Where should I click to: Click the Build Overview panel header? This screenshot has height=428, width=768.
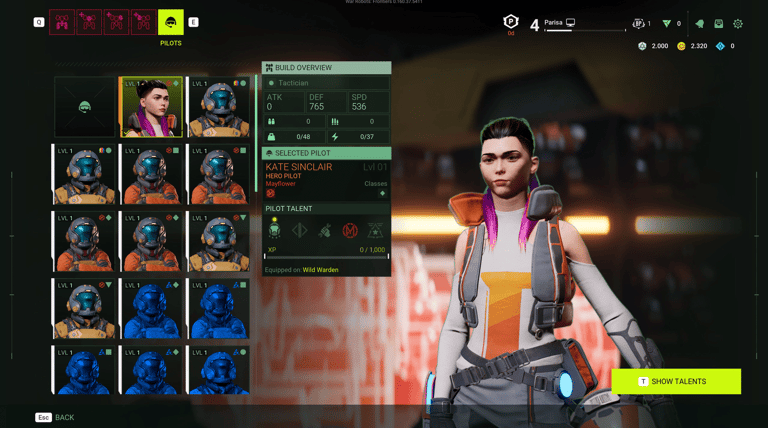point(326,67)
